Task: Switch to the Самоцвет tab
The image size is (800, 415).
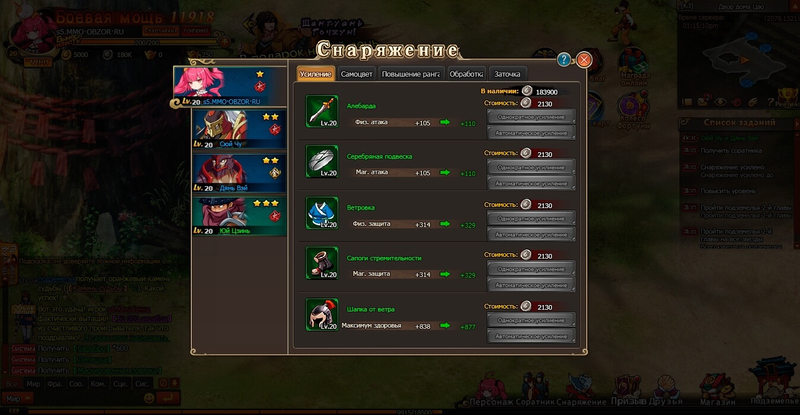Action: [x=357, y=74]
